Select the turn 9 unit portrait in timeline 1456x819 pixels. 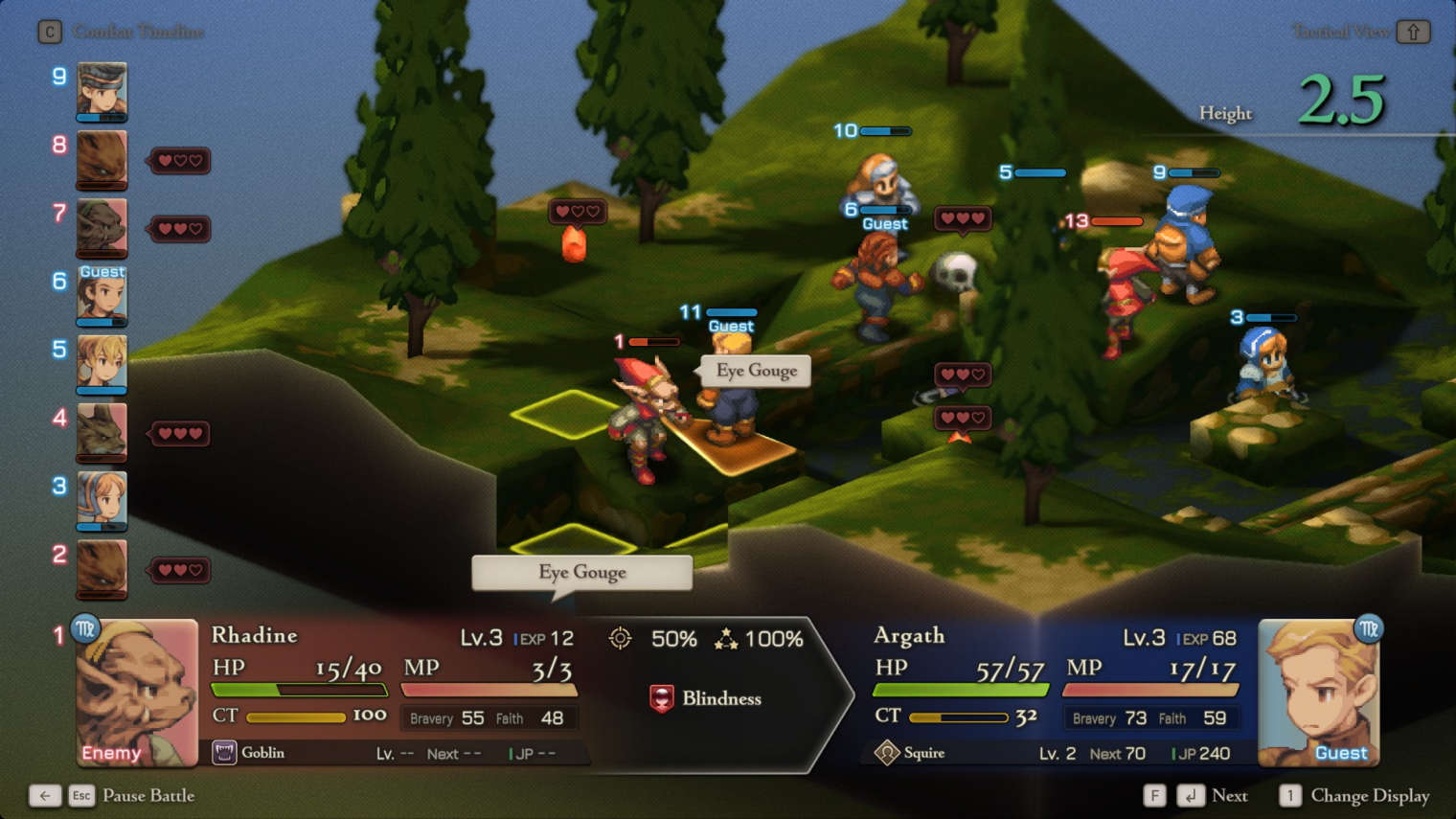coord(102,91)
